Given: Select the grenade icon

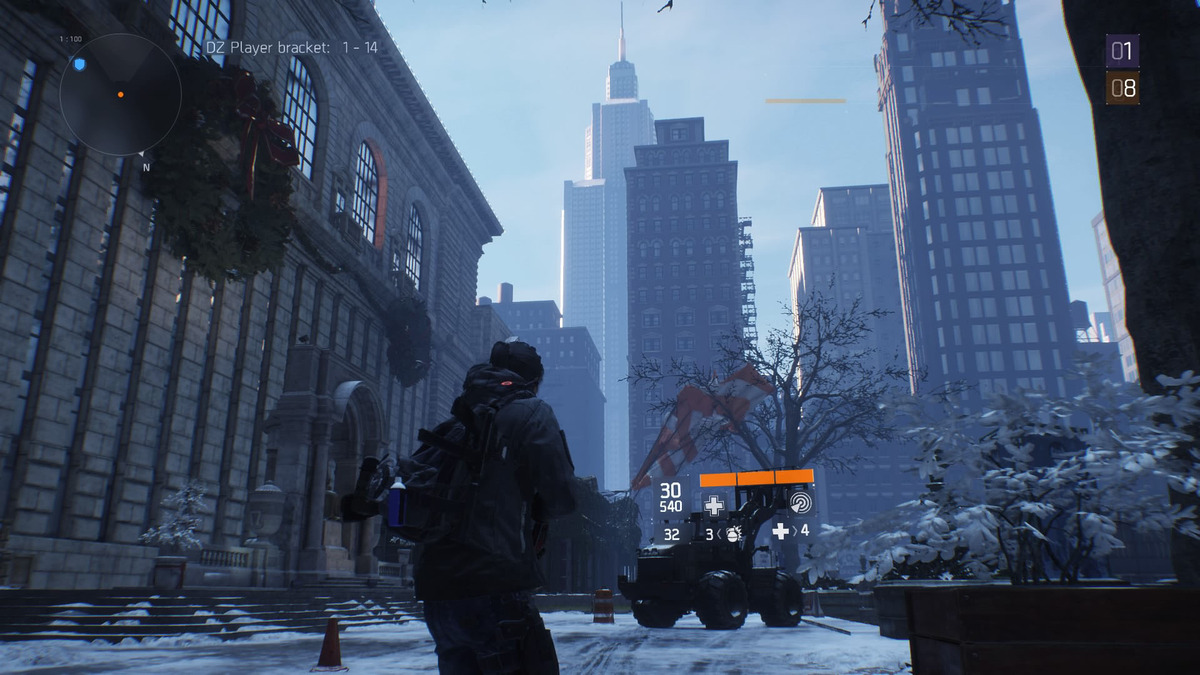Looking at the screenshot, I should point(733,534).
